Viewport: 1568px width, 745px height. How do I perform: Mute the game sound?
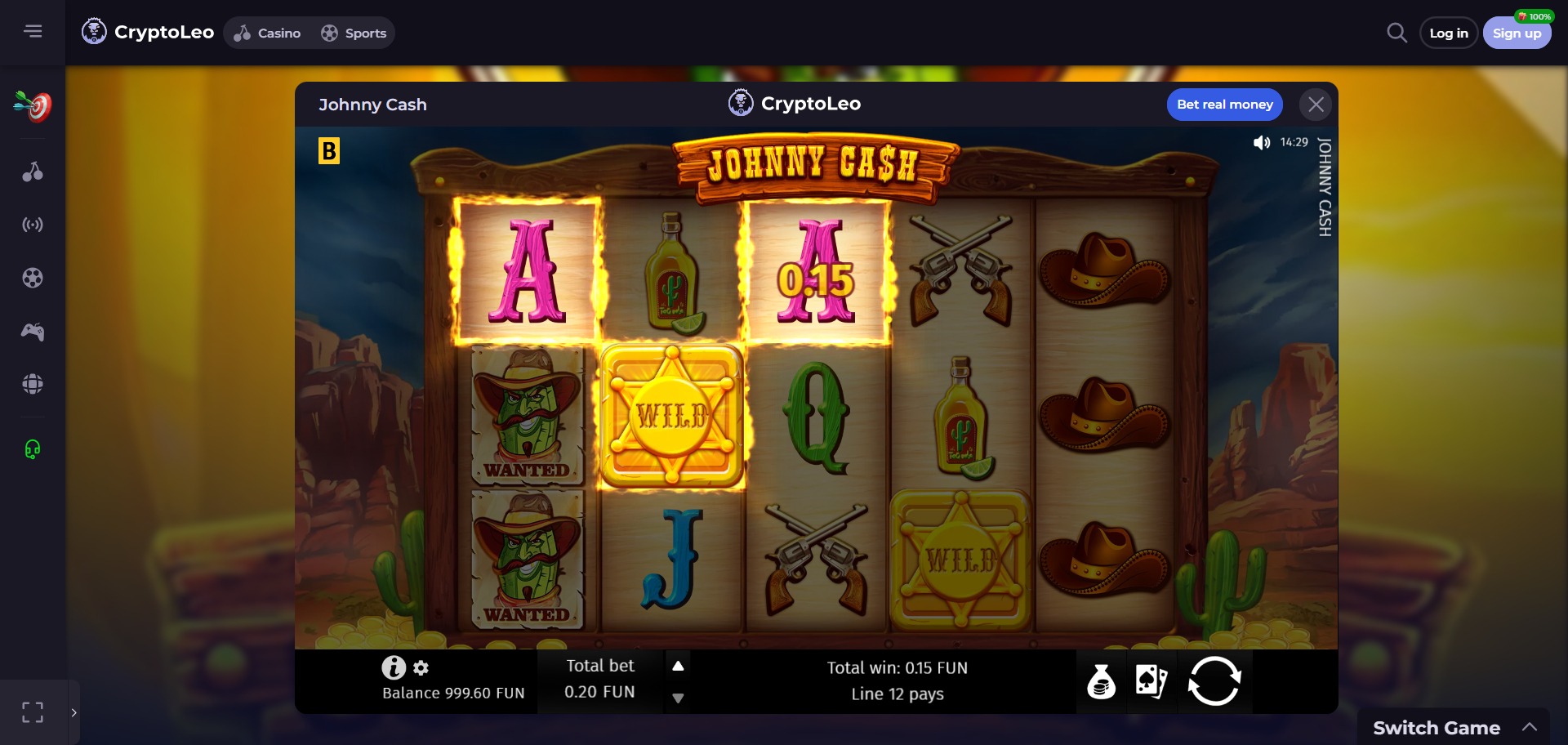pyautogui.click(x=1262, y=142)
